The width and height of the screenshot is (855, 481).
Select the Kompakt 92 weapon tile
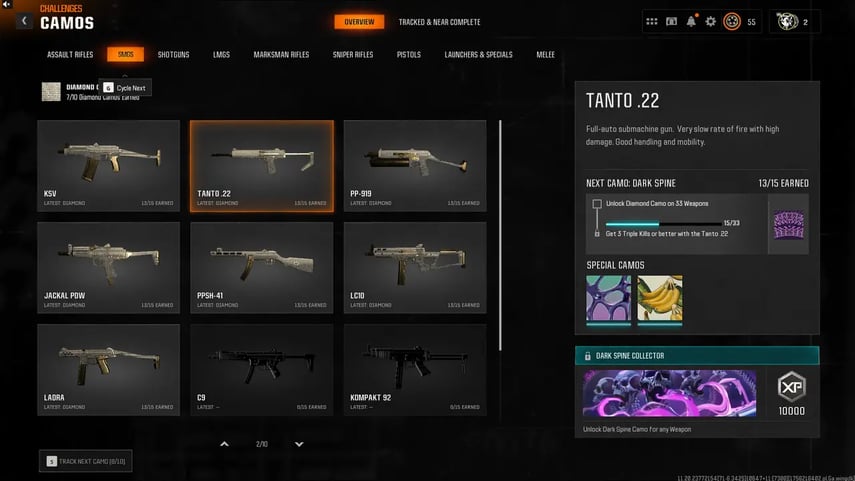coord(415,369)
